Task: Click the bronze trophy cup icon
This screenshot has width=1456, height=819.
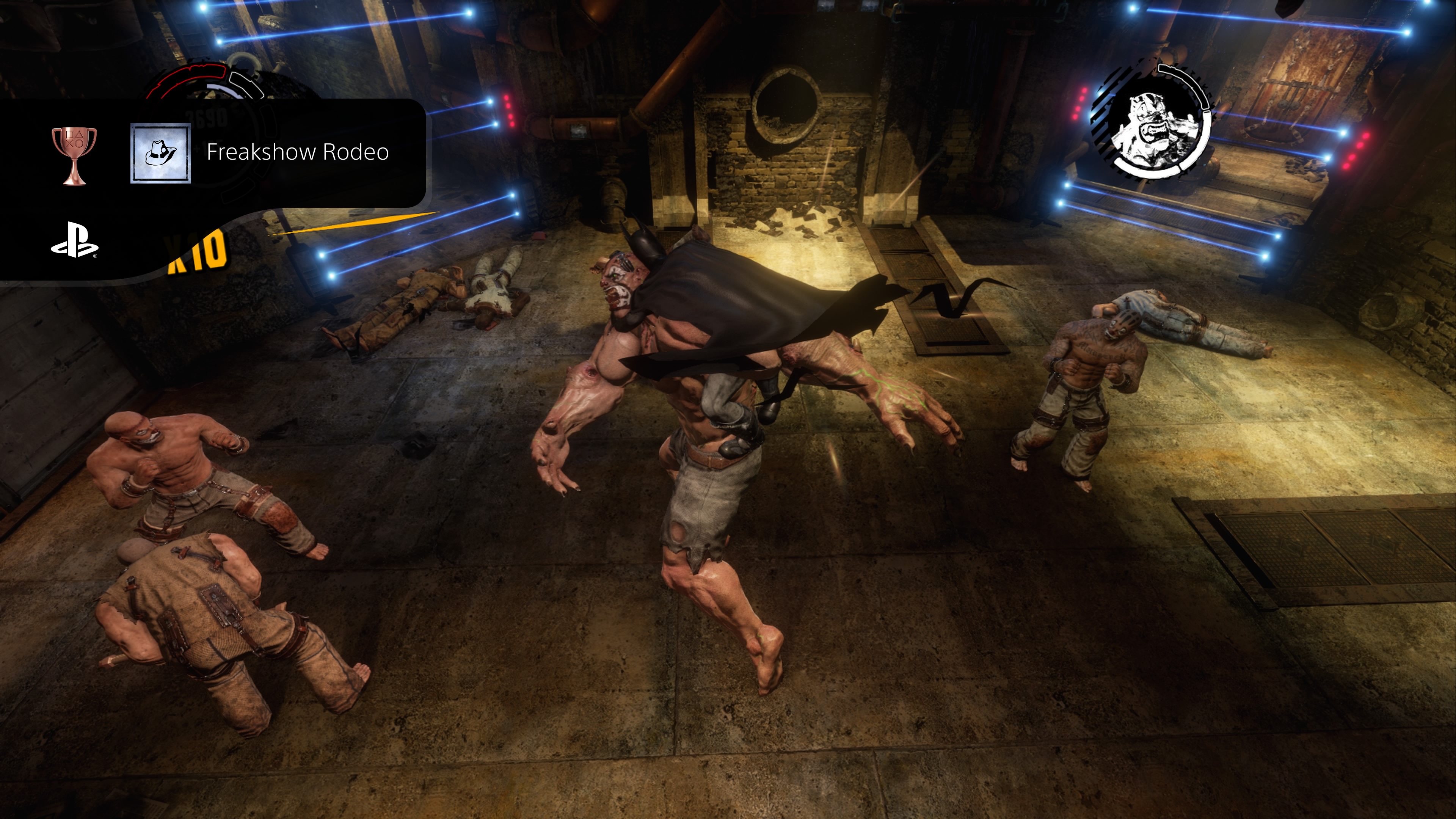Action: (x=74, y=155)
